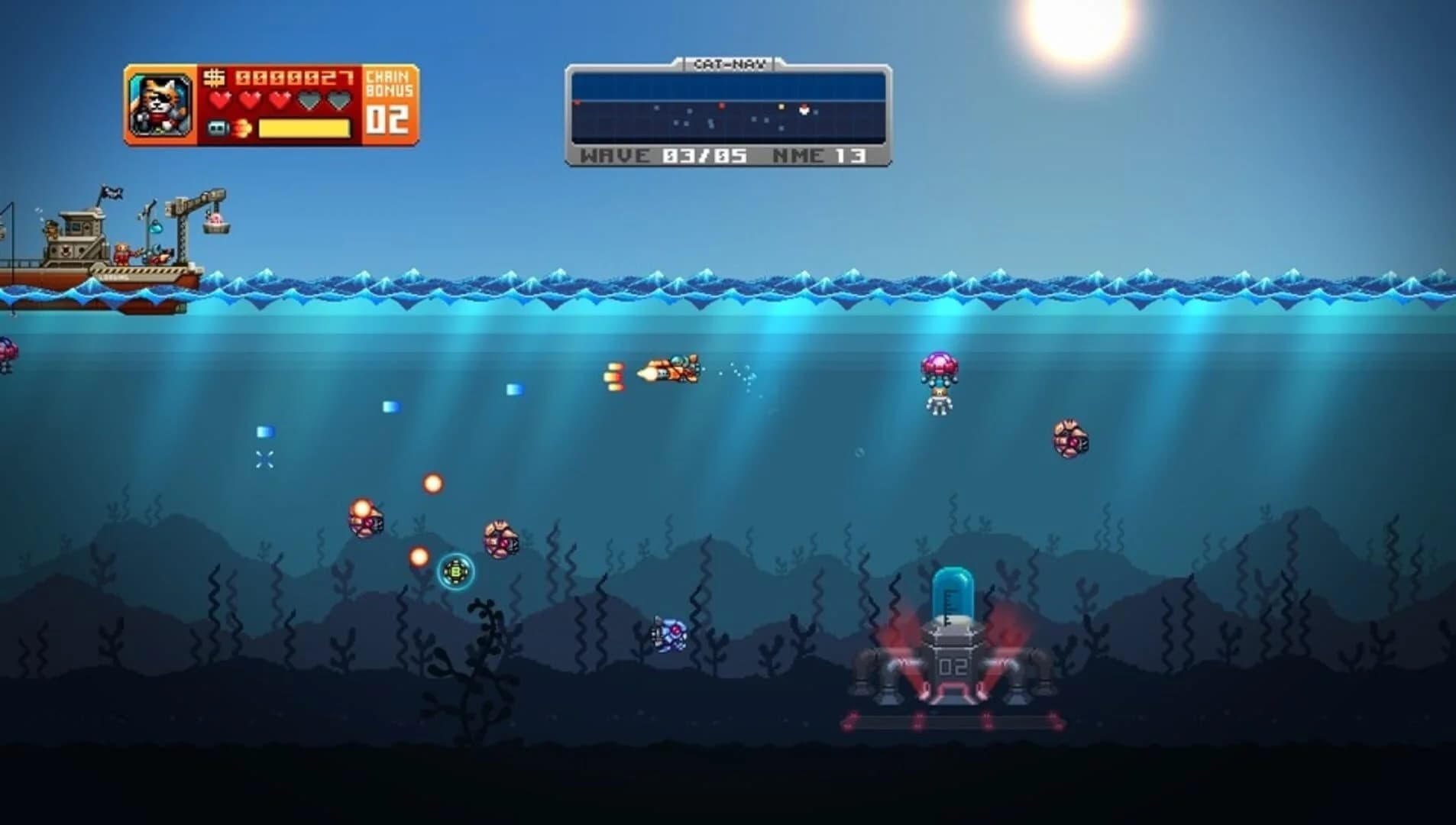Select a blue kitten blip on the minimap
Screen dimensions: 1456x825
click(x=688, y=111)
